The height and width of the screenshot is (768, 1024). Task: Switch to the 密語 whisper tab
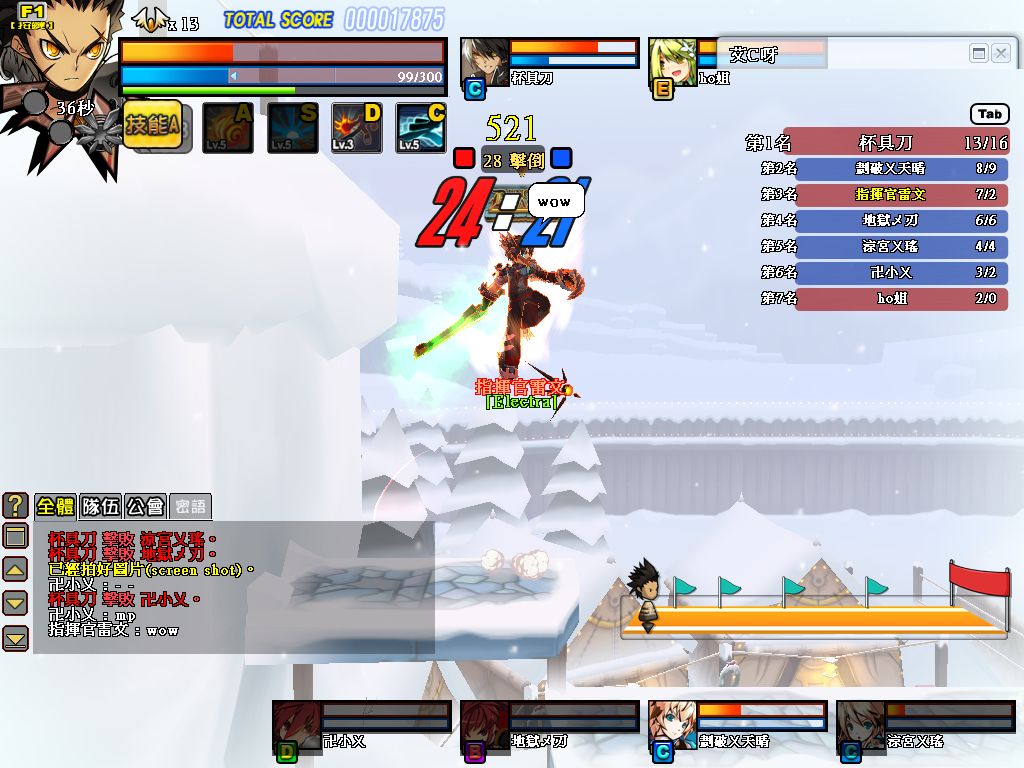tap(190, 506)
